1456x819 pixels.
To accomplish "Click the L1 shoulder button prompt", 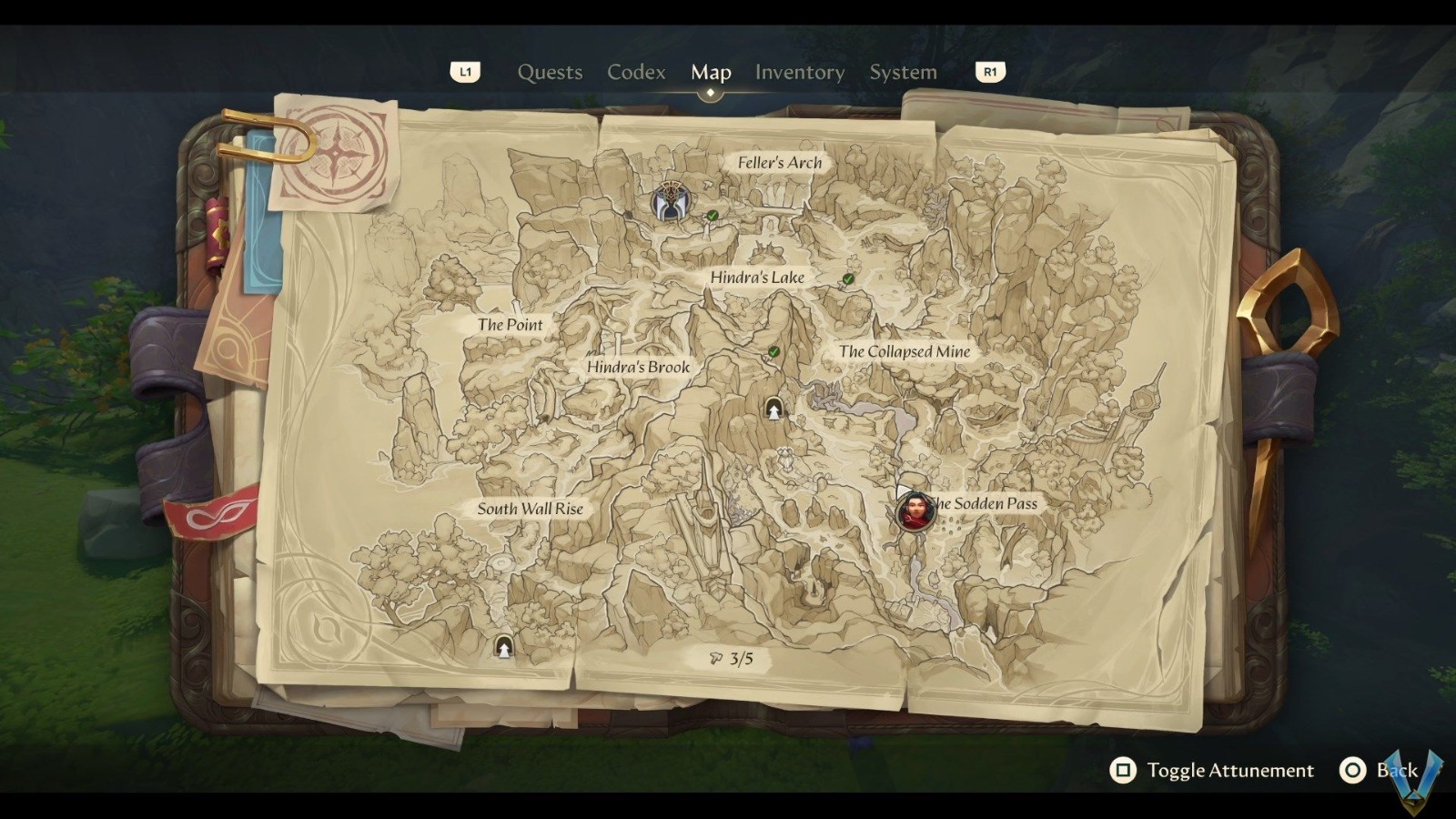I will click(466, 72).
